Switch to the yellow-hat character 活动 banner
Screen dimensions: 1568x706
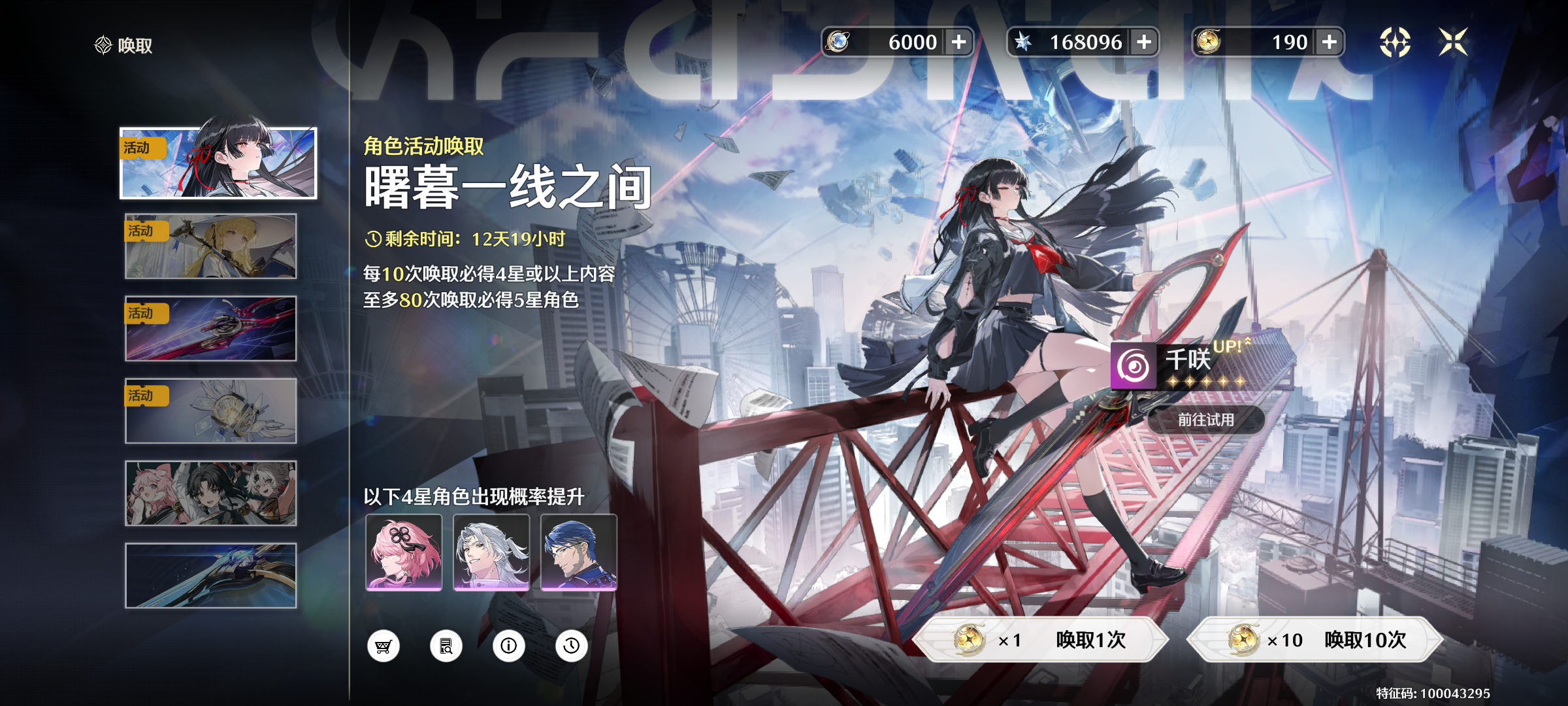(209, 245)
